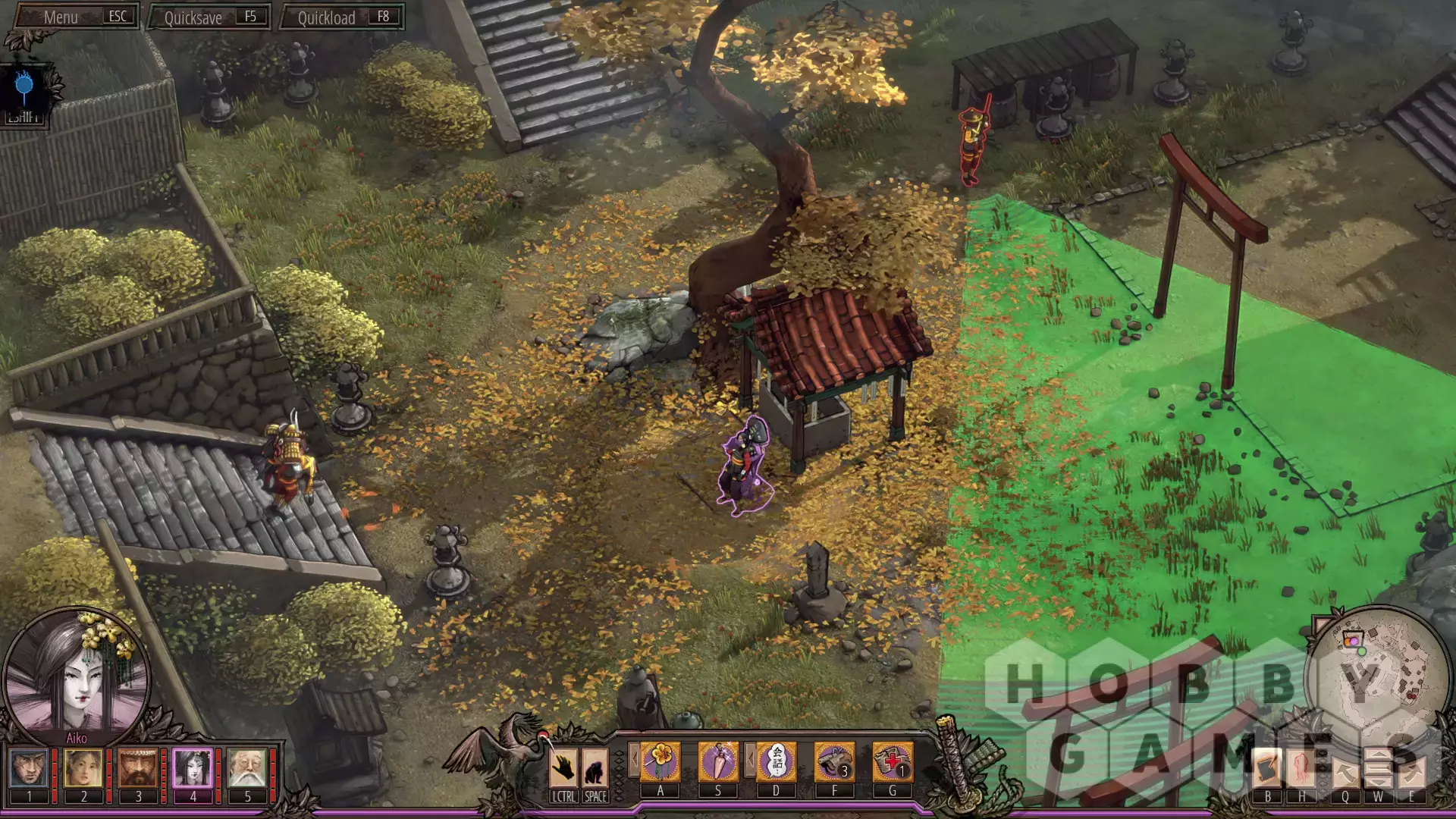Use the yellow flower hairpin ability

click(660, 761)
